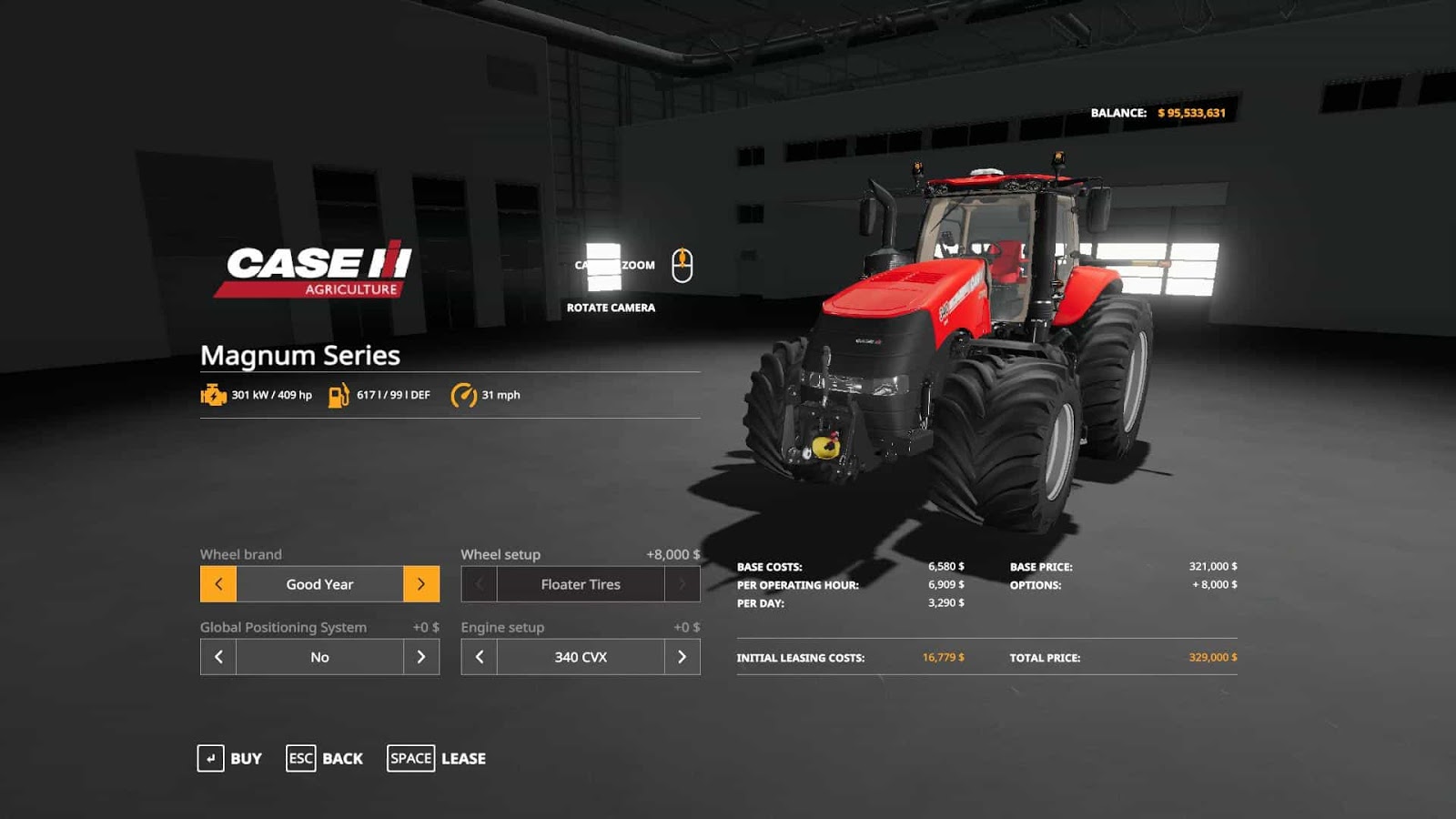The image size is (1456, 819).
Task: Go back with the BACK button
Action: 342,758
